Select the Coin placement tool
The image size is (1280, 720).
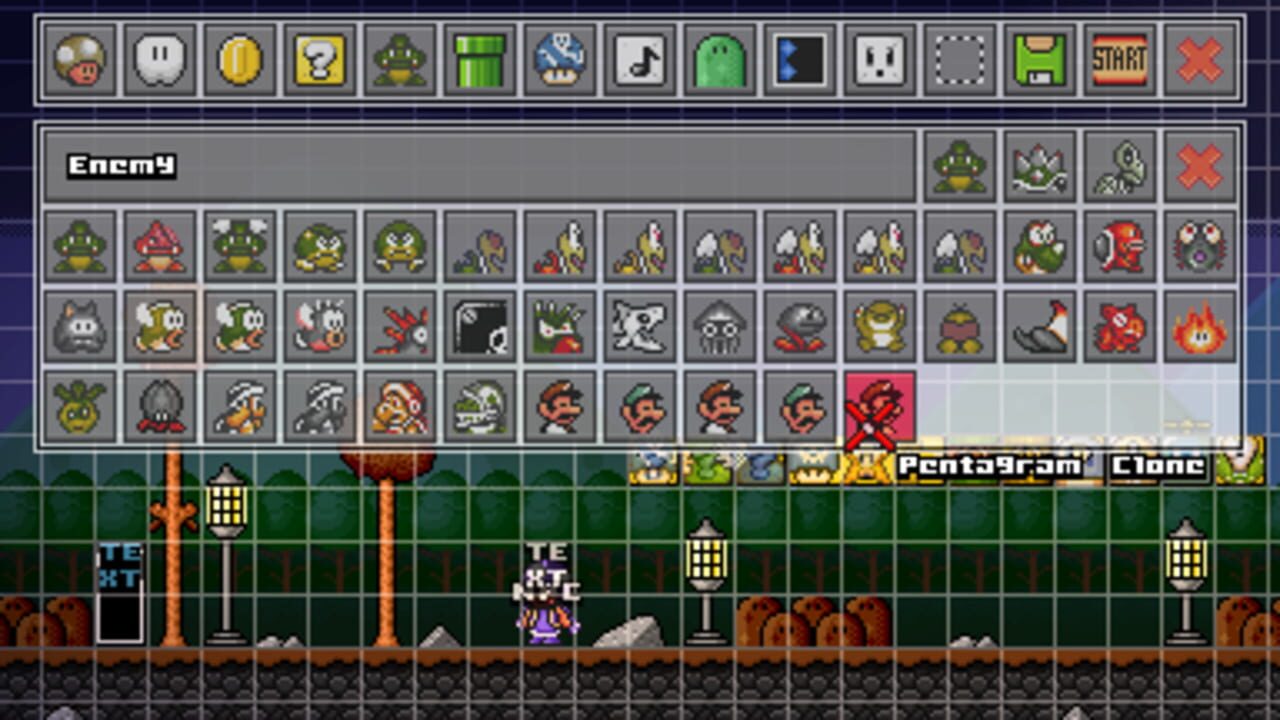click(x=239, y=61)
